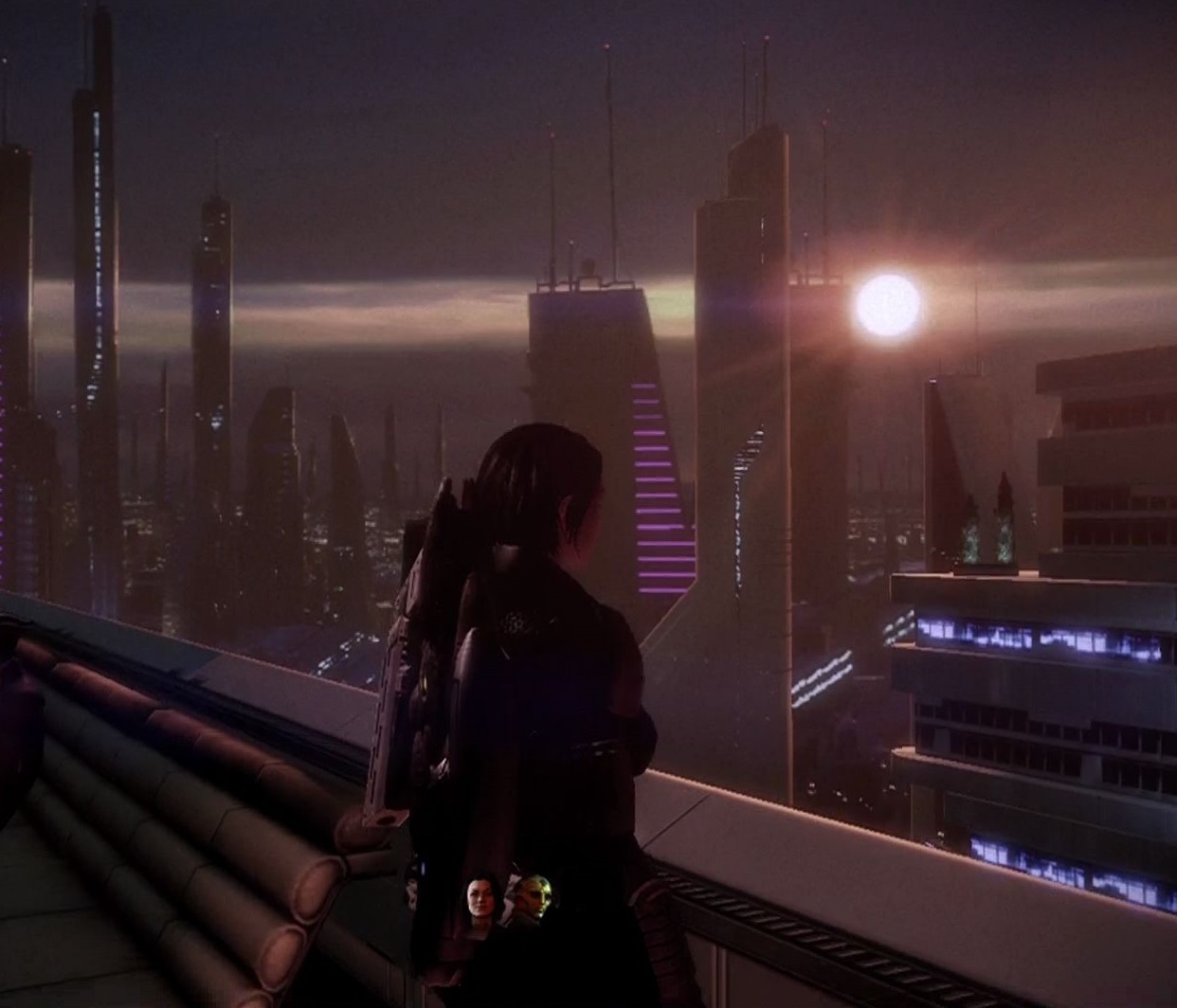
Task: Select the dark-haired woman squadmate portrait
Action: (481, 897)
